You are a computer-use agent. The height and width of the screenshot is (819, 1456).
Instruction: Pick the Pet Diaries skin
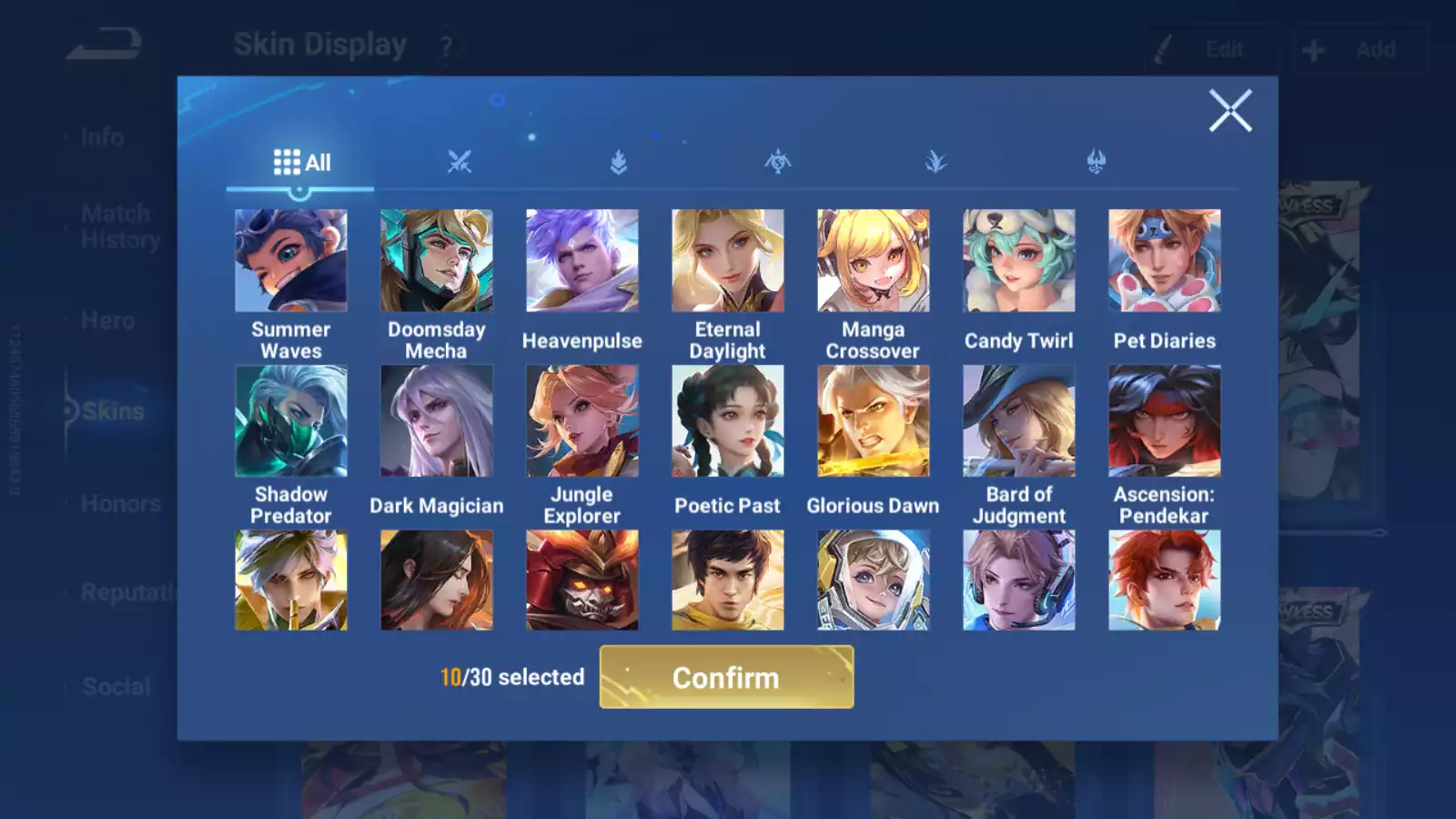(1165, 261)
